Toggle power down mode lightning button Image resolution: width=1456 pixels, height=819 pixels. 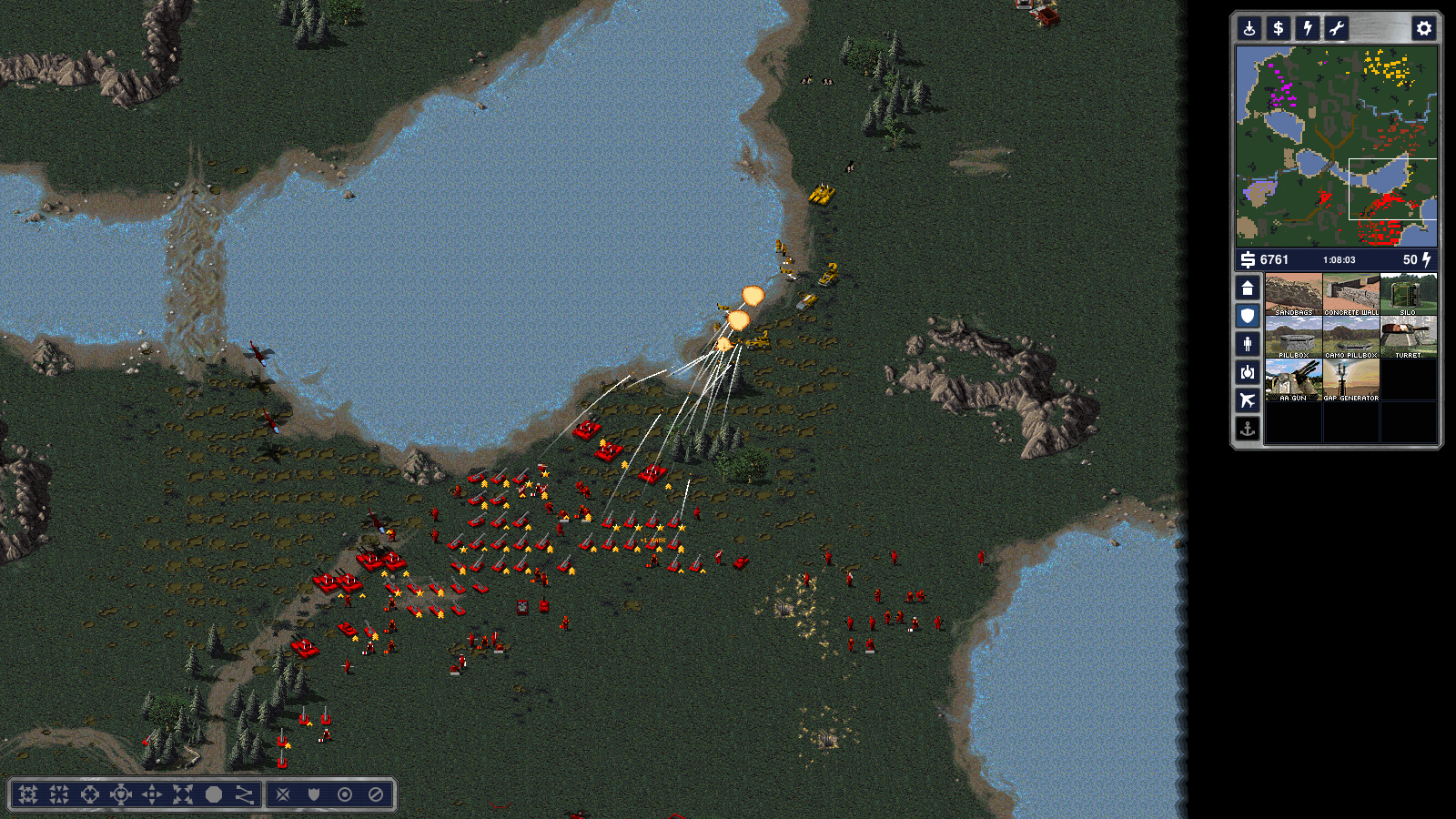pos(1308,28)
